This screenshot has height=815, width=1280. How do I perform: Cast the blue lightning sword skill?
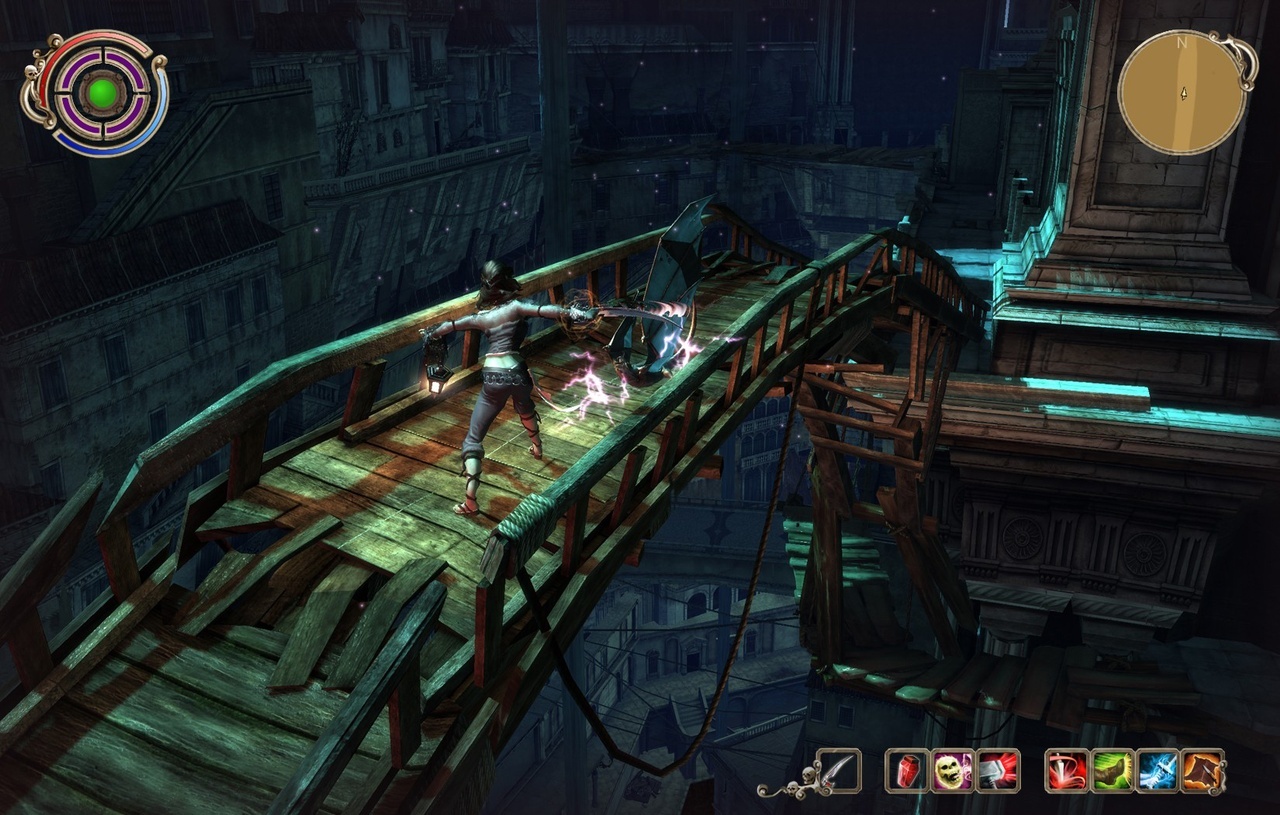pyautogui.click(x=1157, y=771)
